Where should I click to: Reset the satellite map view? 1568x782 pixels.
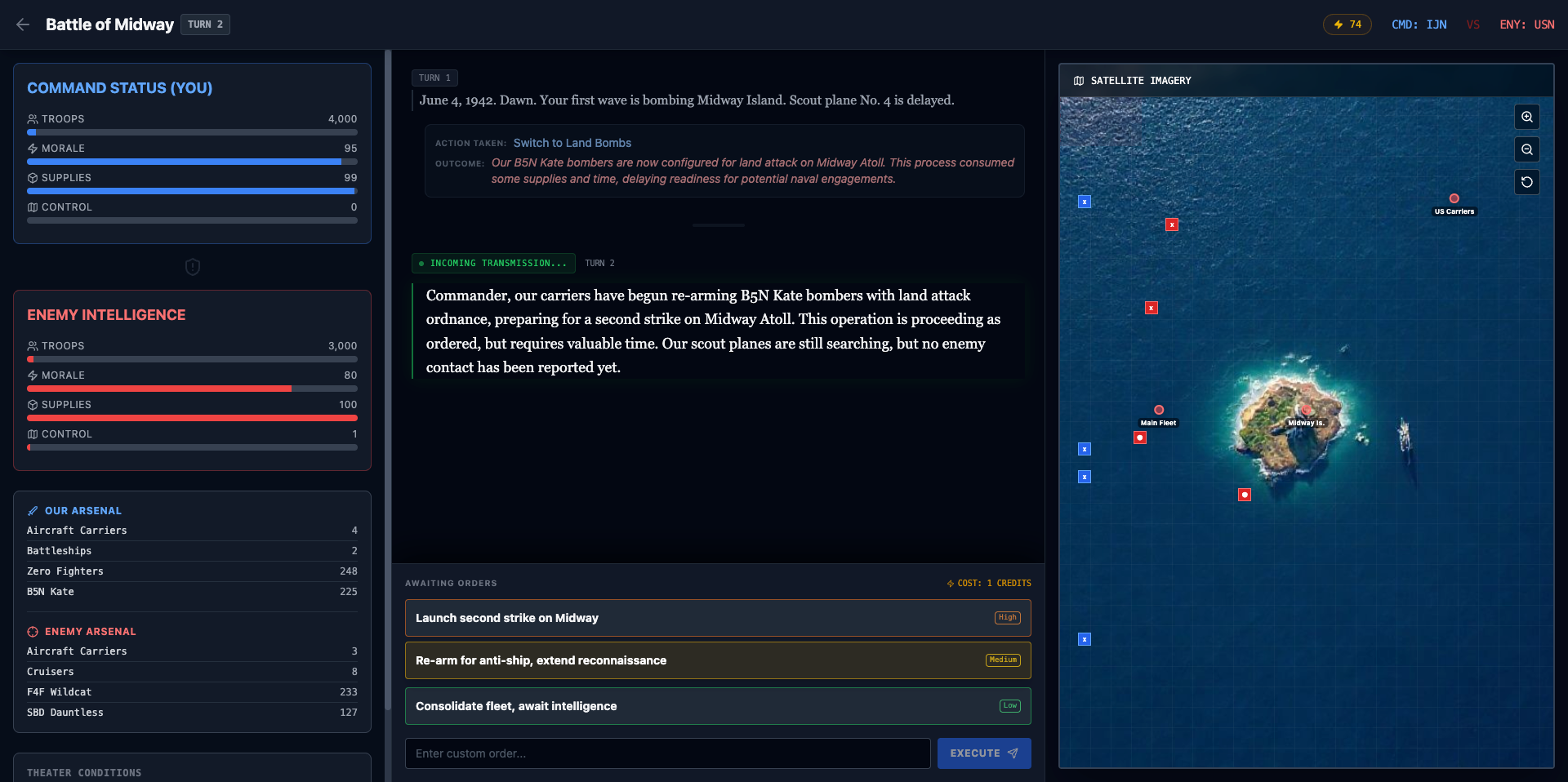pos(1527,182)
